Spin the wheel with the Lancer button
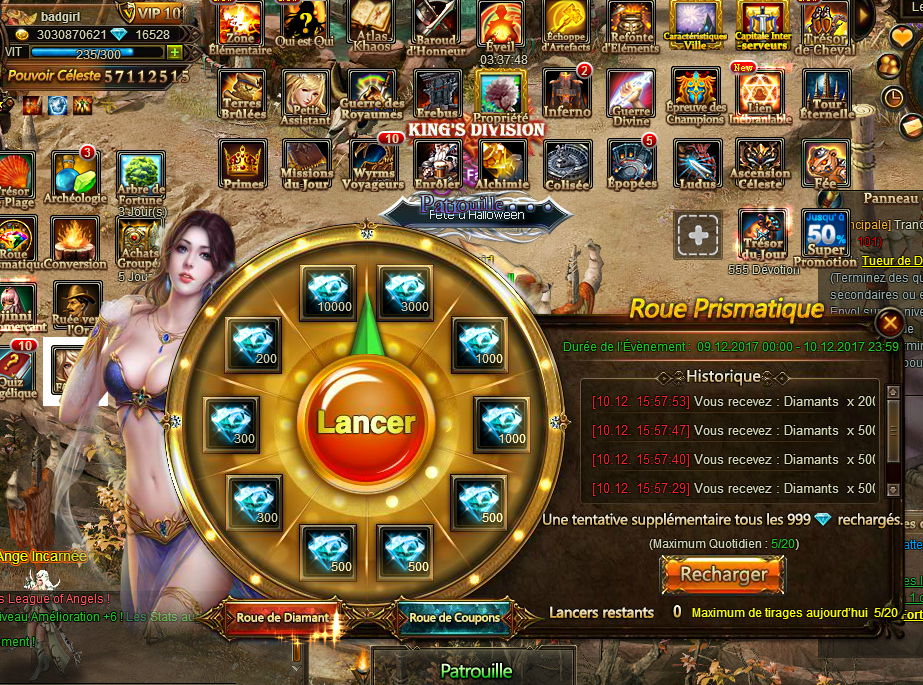The width and height of the screenshot is (923, 685). (x=365, y=422)
